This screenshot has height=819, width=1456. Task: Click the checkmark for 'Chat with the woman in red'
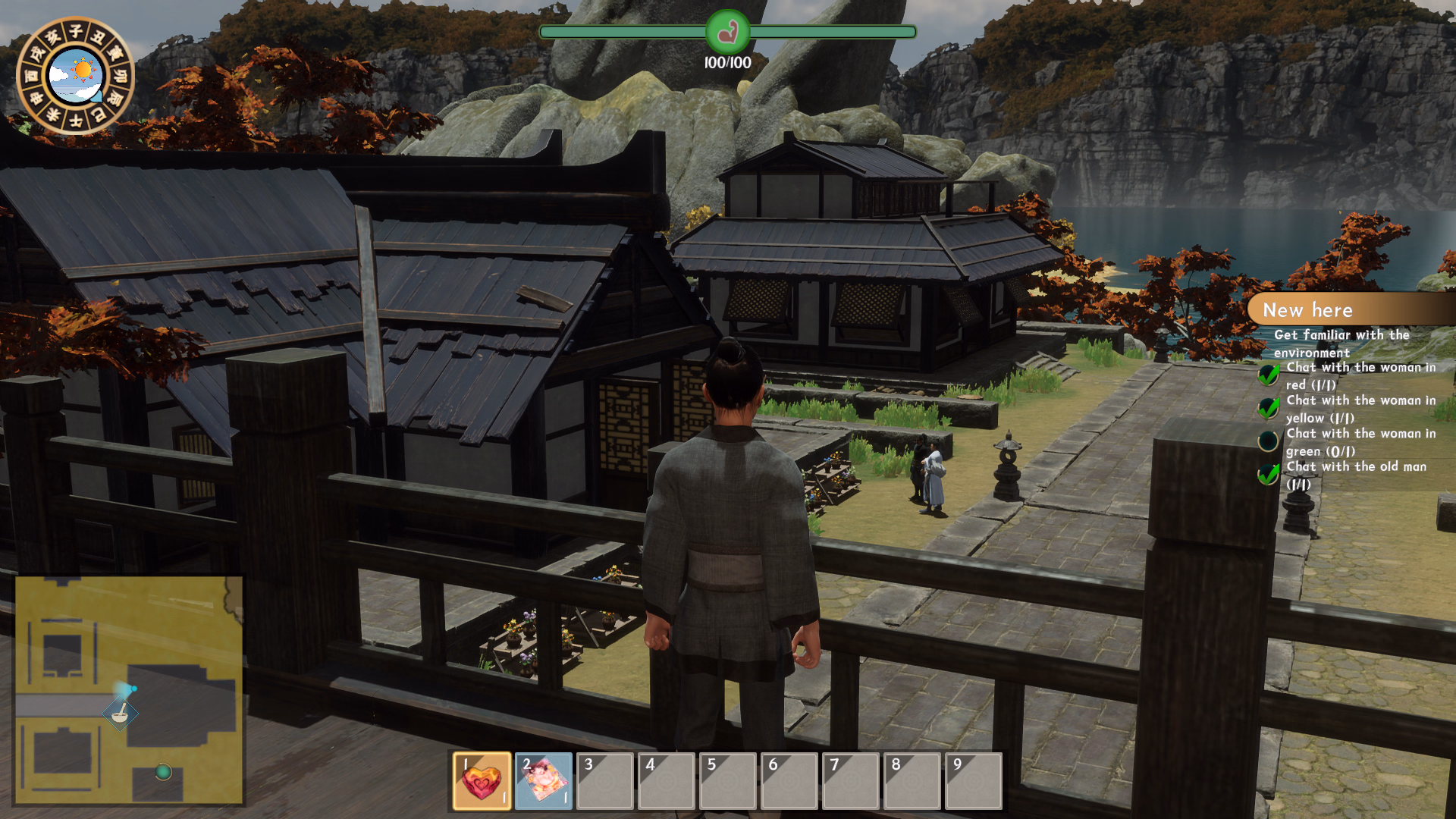[x=1268, y=375]
